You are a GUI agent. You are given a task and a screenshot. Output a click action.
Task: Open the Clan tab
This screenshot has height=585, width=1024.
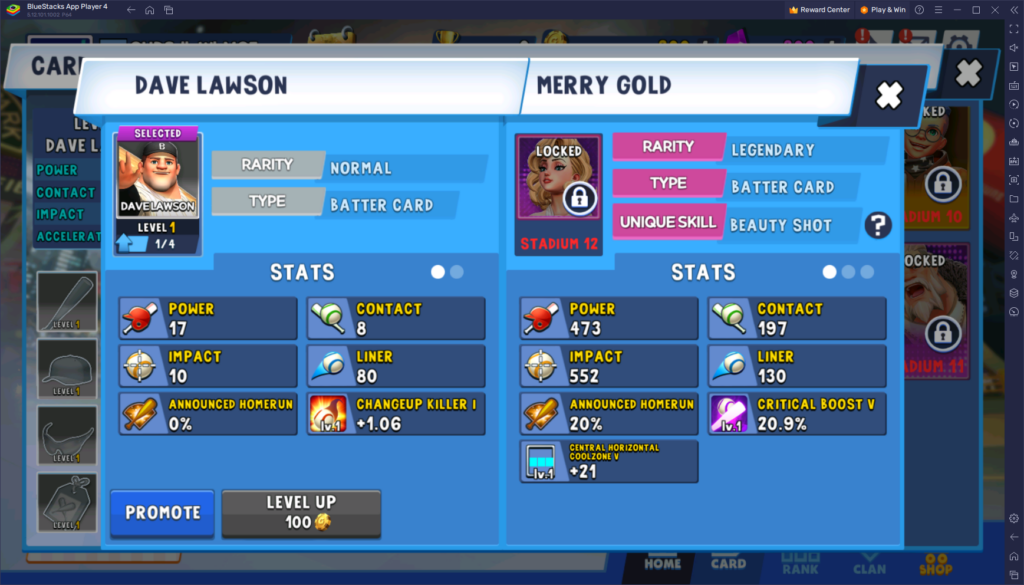869,564
